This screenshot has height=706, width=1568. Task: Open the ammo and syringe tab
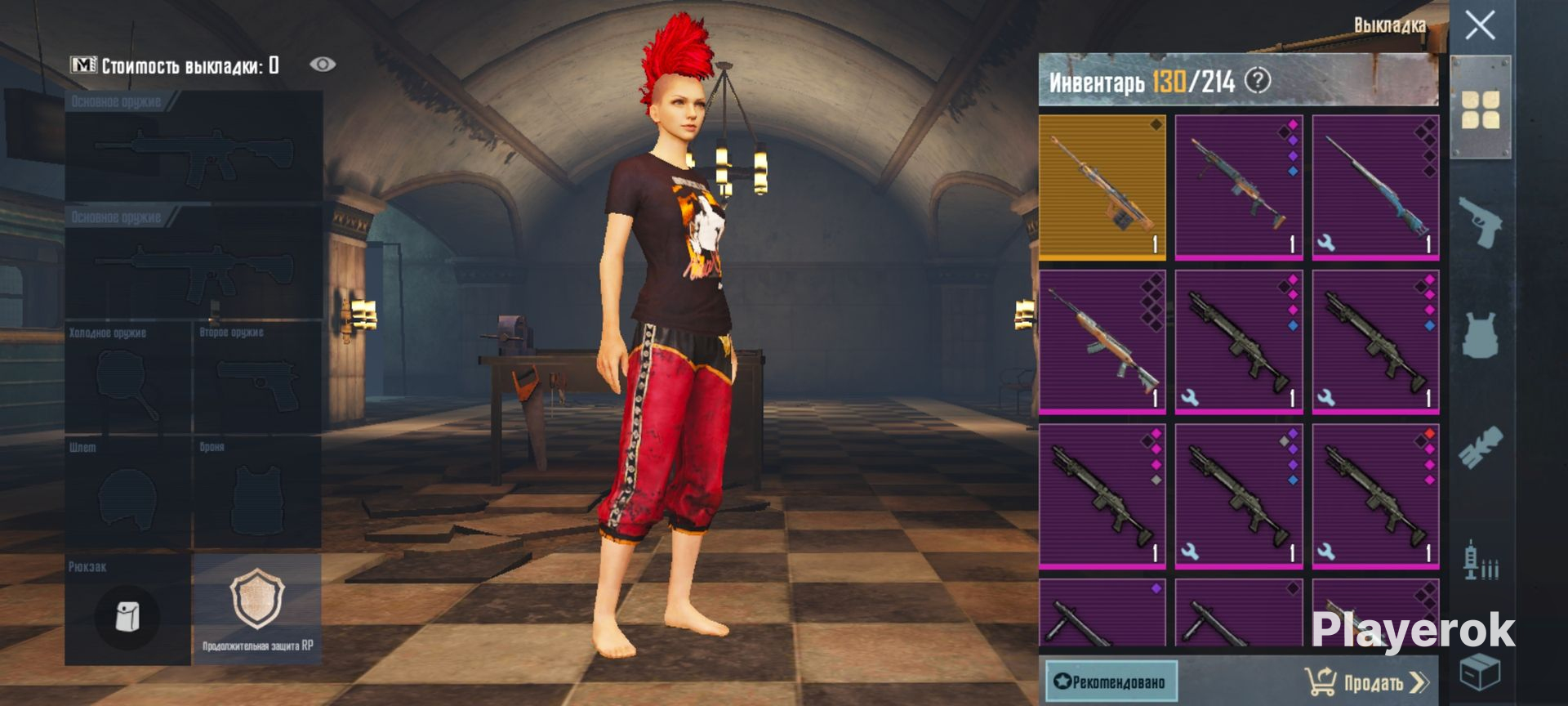(x=1480, y=561)
